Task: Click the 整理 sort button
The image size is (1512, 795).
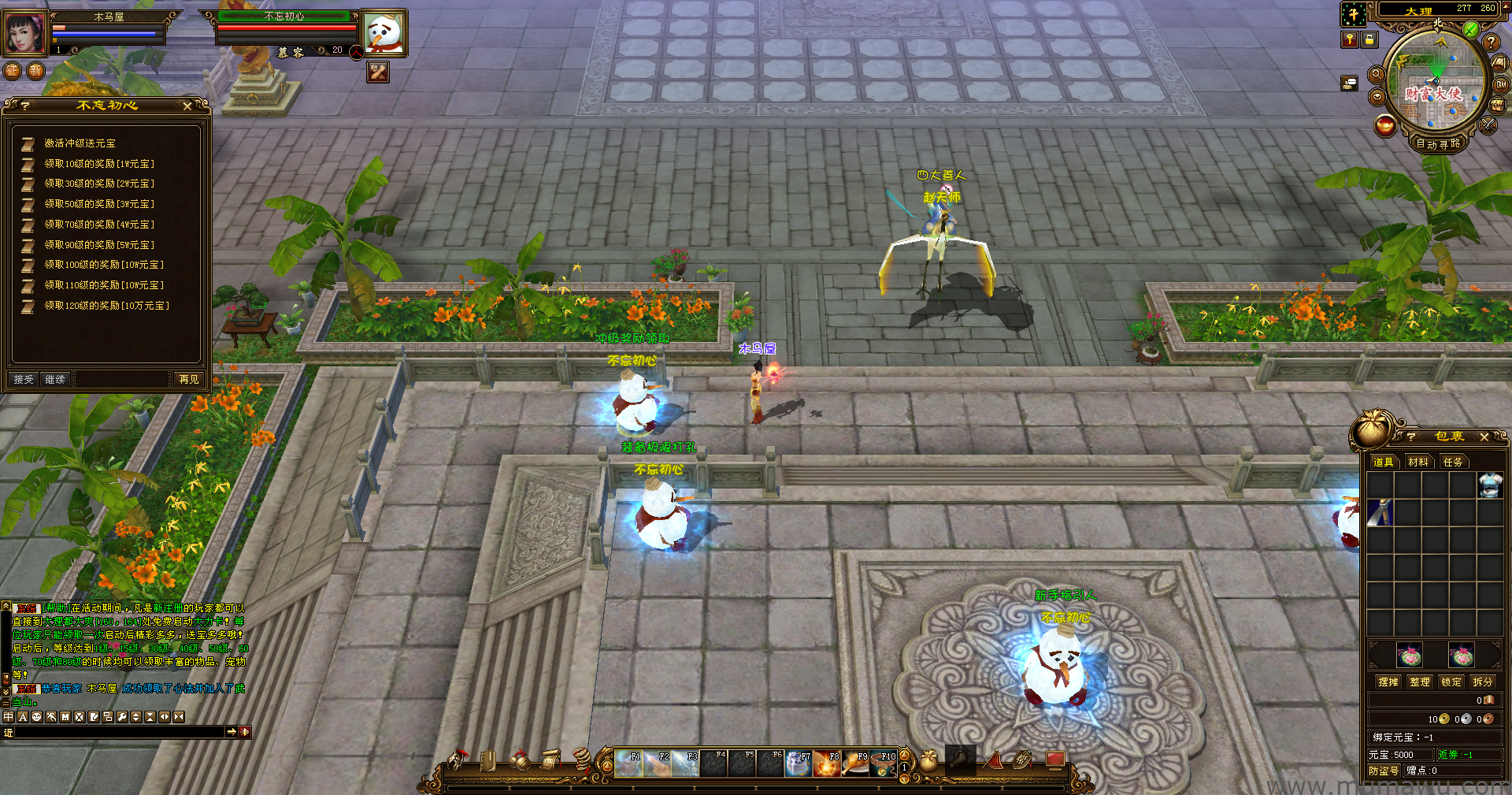Action: 1420,682
